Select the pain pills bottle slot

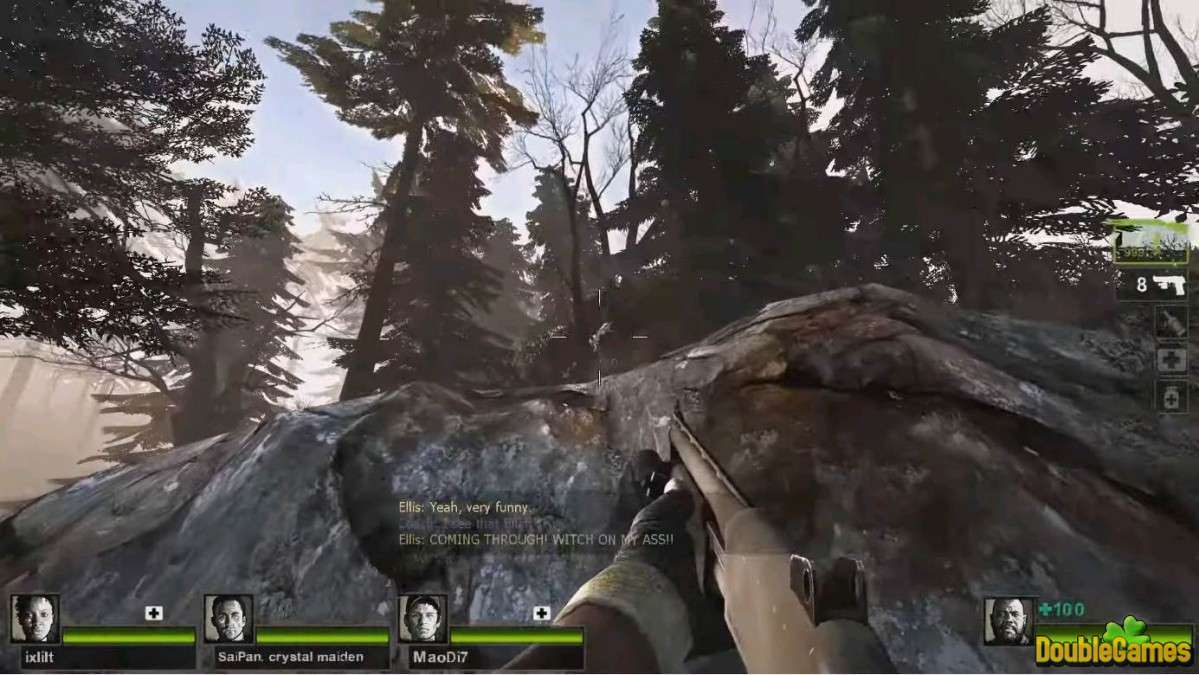tap(1170, 397)
